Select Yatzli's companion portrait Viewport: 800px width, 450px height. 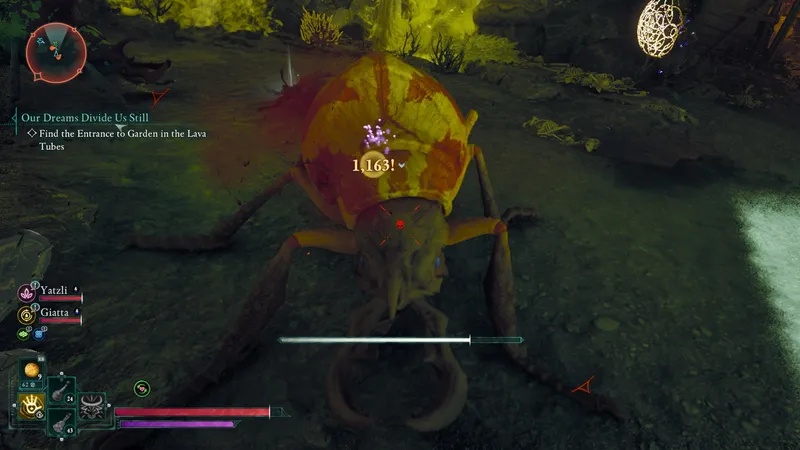pos(26,292)
